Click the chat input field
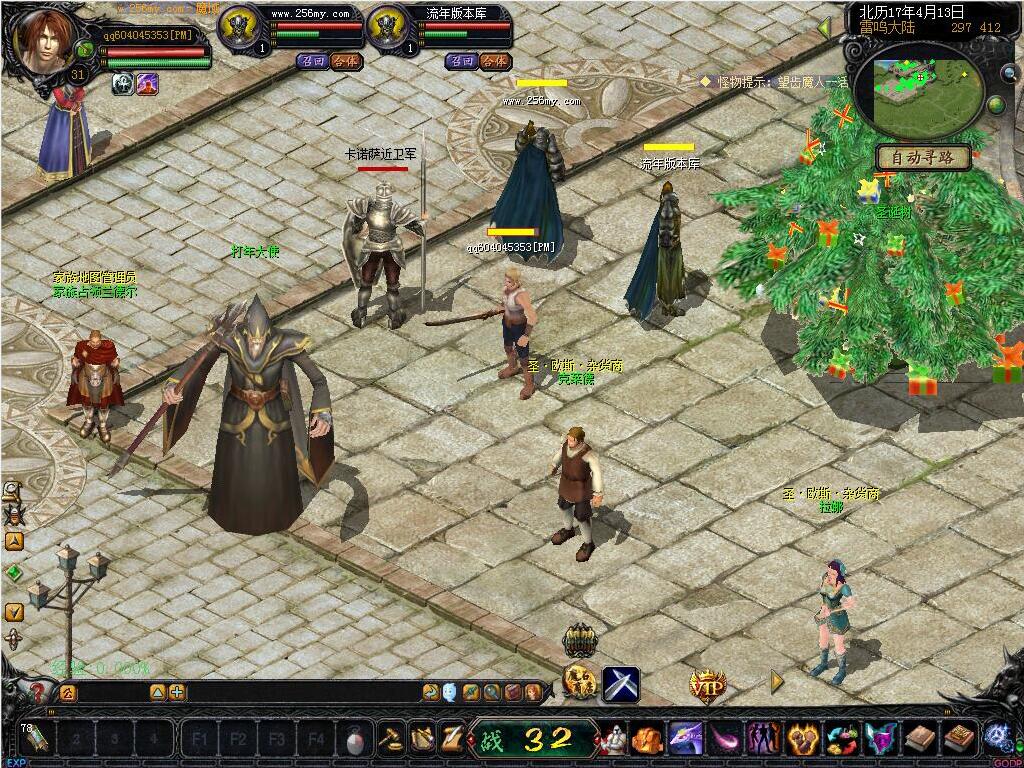Image resolution: width=1024 pixels, height=768 pixels. [110, 692]
